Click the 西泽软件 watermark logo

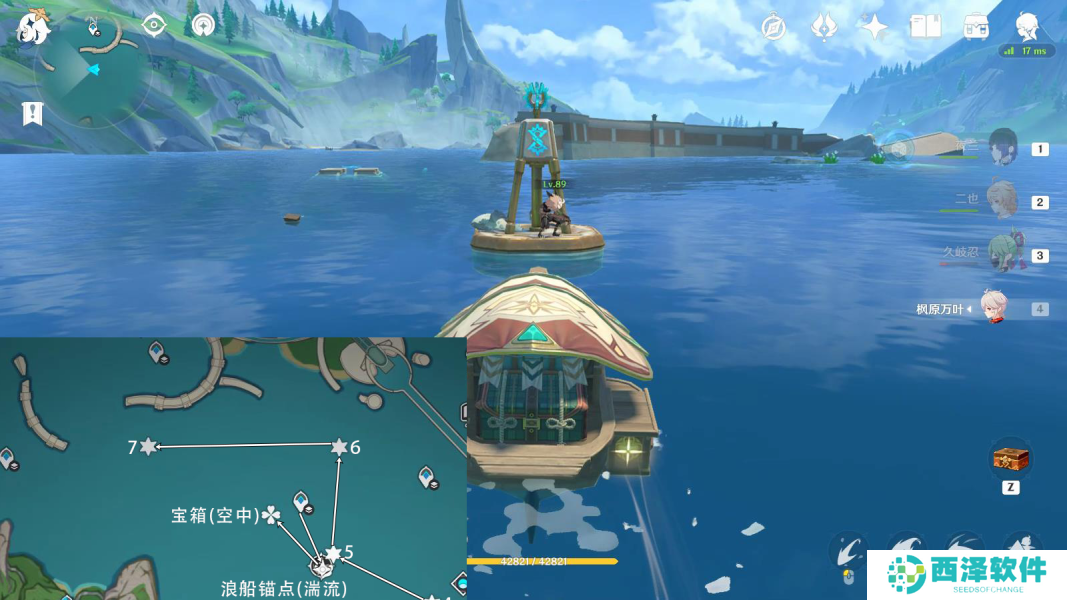pos(965,575)
